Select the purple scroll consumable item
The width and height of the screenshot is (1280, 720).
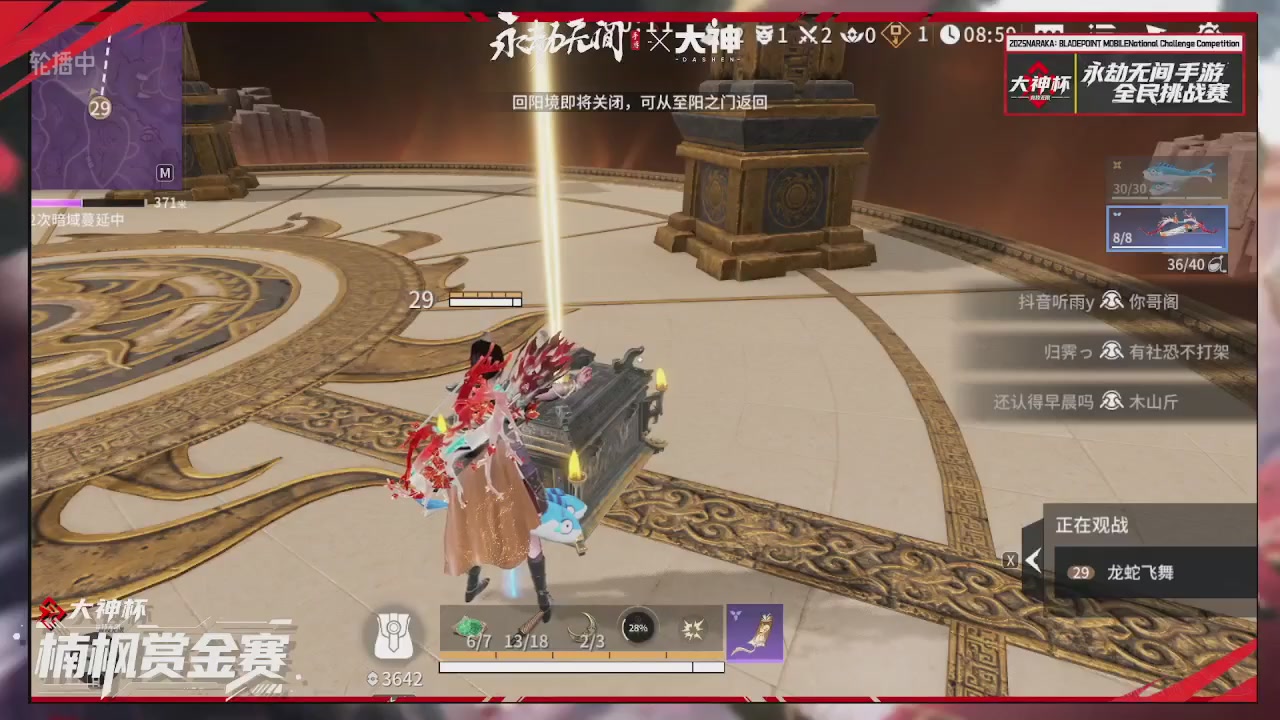click(754, 630)
